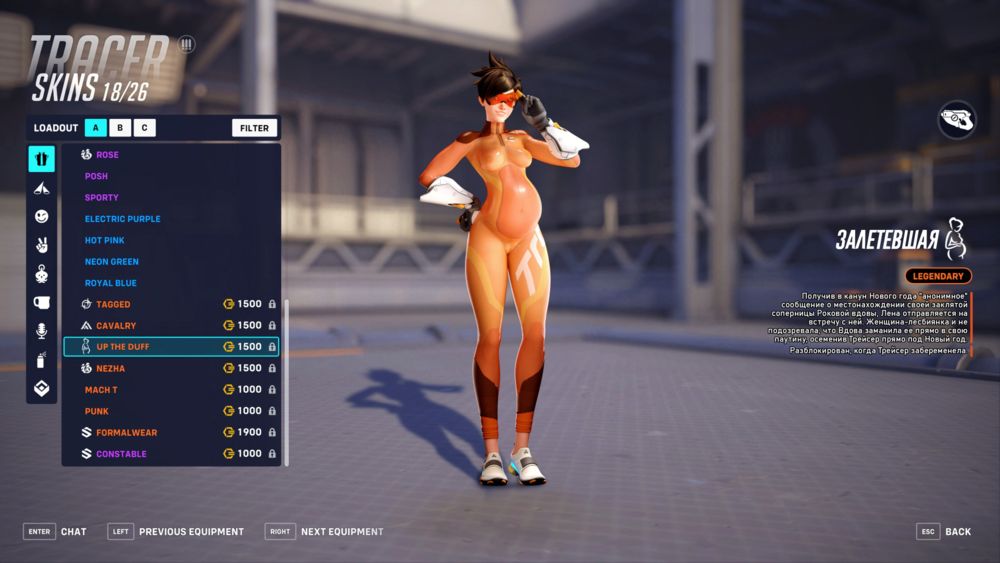
Task: Choose the Posh skin
Action: click(97, 176)
